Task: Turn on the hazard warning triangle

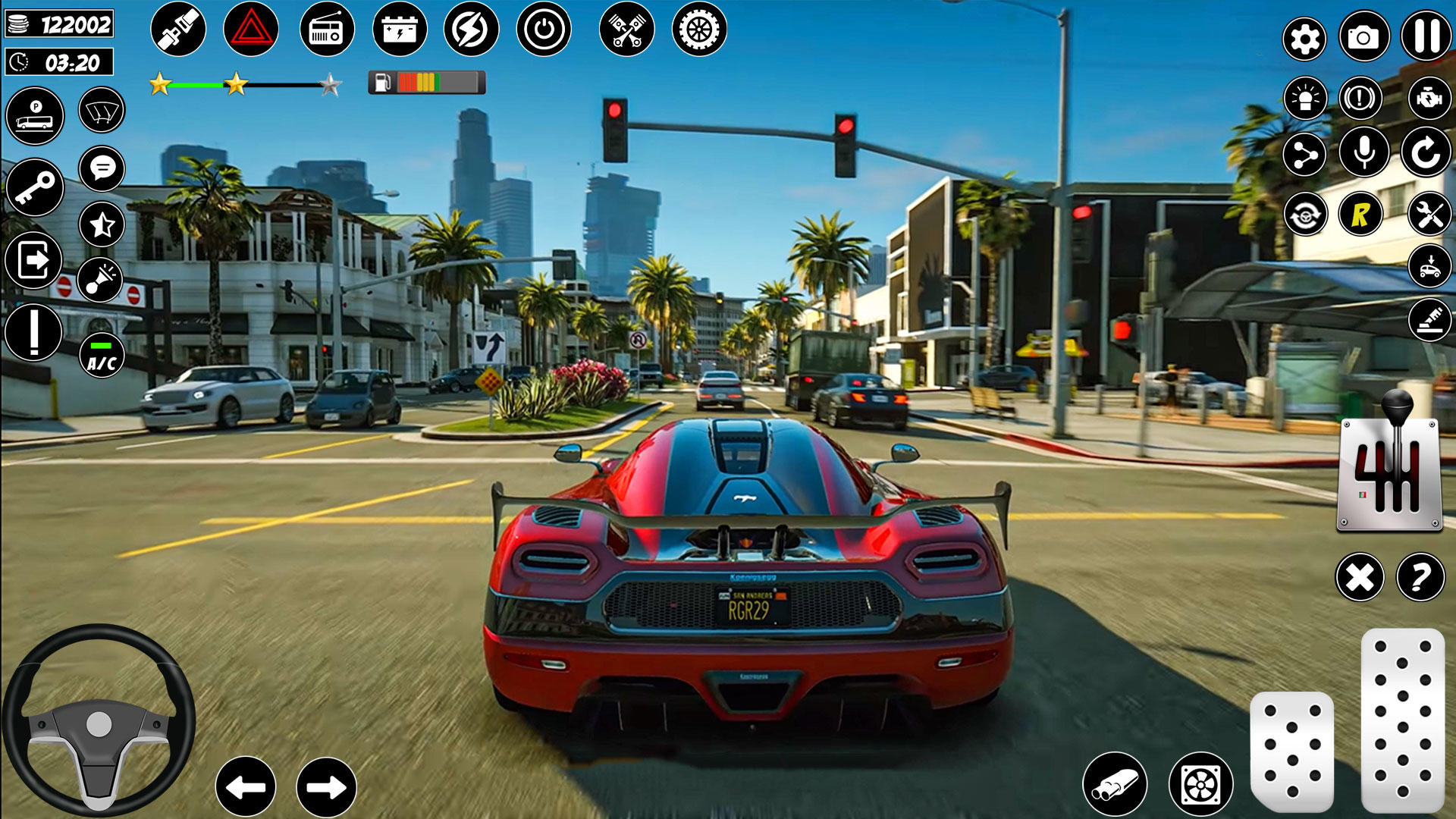Action: click(x=251, y=30)
